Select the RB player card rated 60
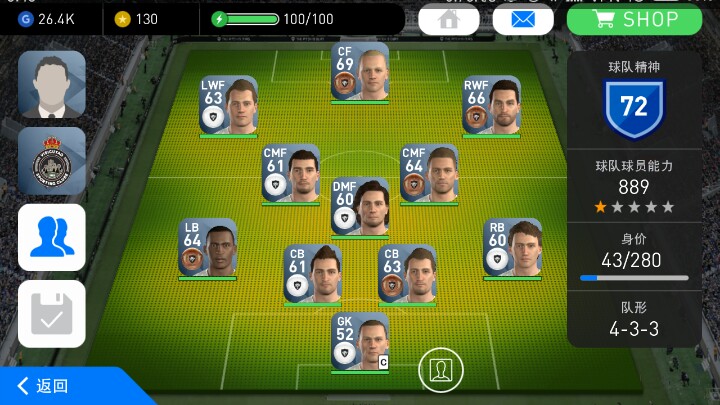Screen dimensions: 720x405 tap(512, 247)
